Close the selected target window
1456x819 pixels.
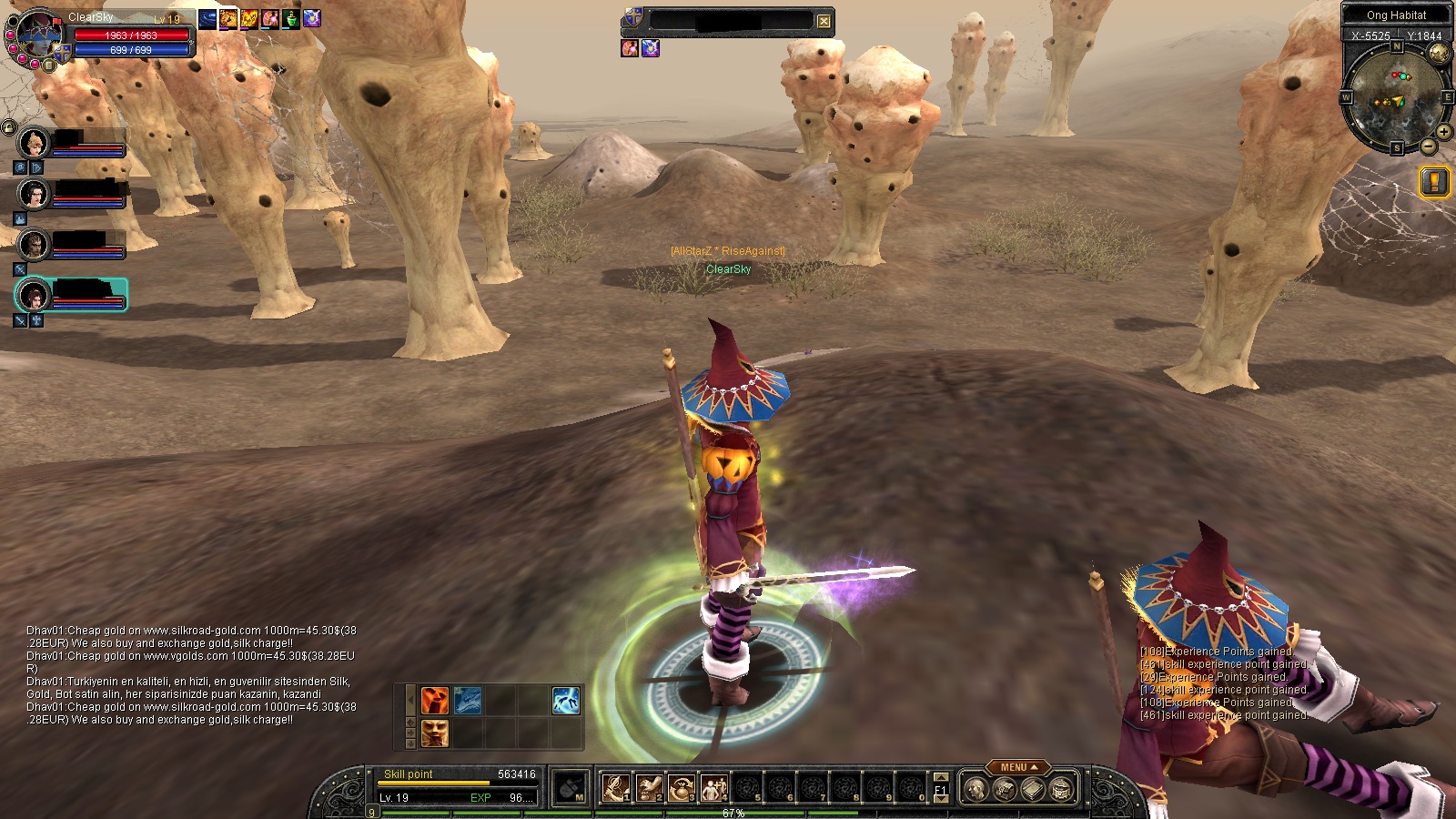tap(824, 21)
